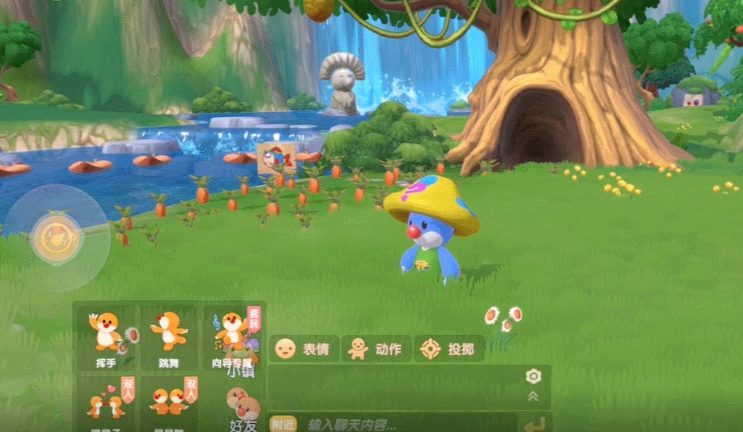Expand the chat panel with double-arrow
Viewport: 743px width, 432px height.
tap(533, 396)
